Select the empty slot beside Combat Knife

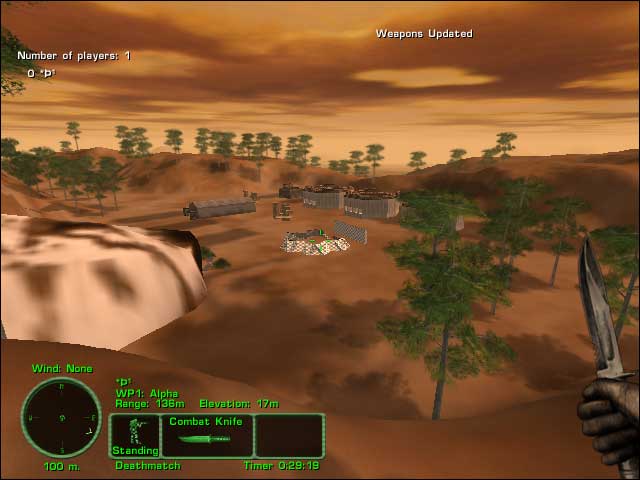click(x=289, y=436)
